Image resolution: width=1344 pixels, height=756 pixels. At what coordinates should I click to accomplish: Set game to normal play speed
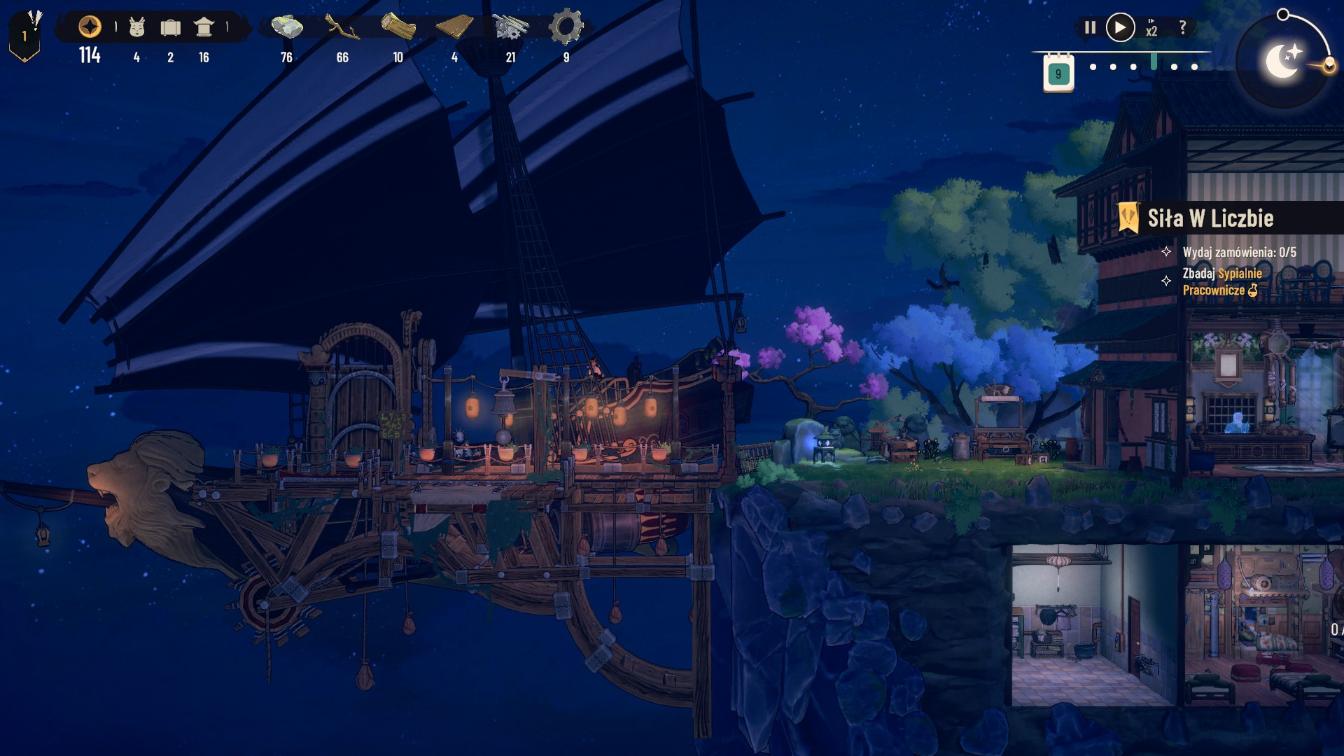tap(1120, 28)
